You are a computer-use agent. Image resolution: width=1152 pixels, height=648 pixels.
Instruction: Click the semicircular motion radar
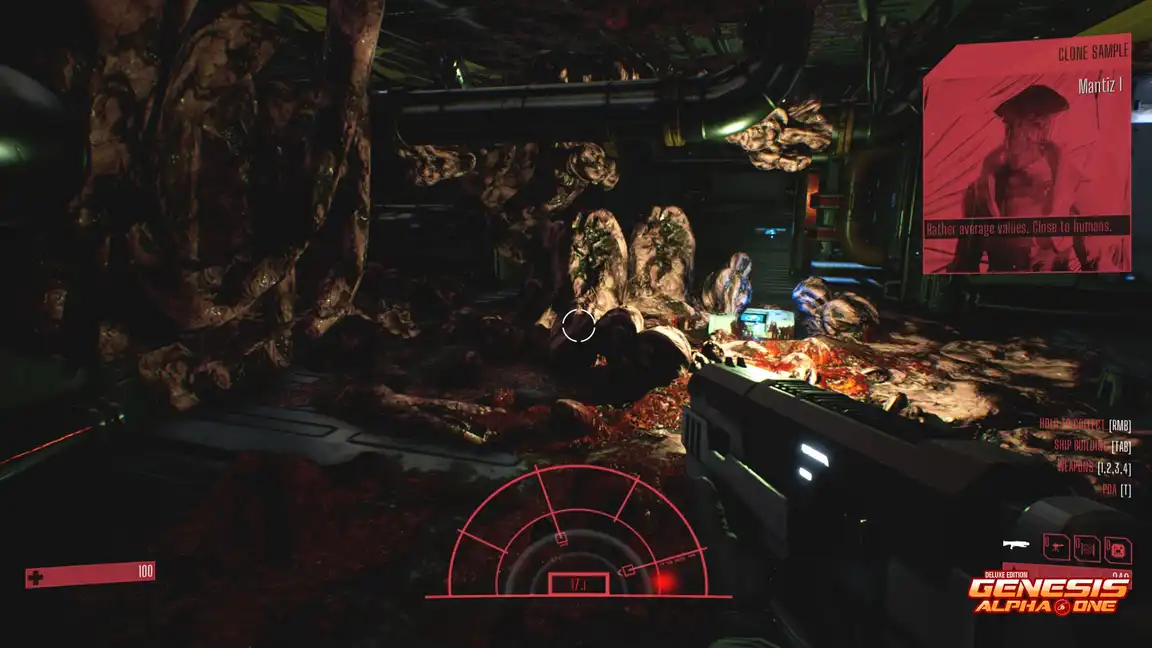coord(578,535)
